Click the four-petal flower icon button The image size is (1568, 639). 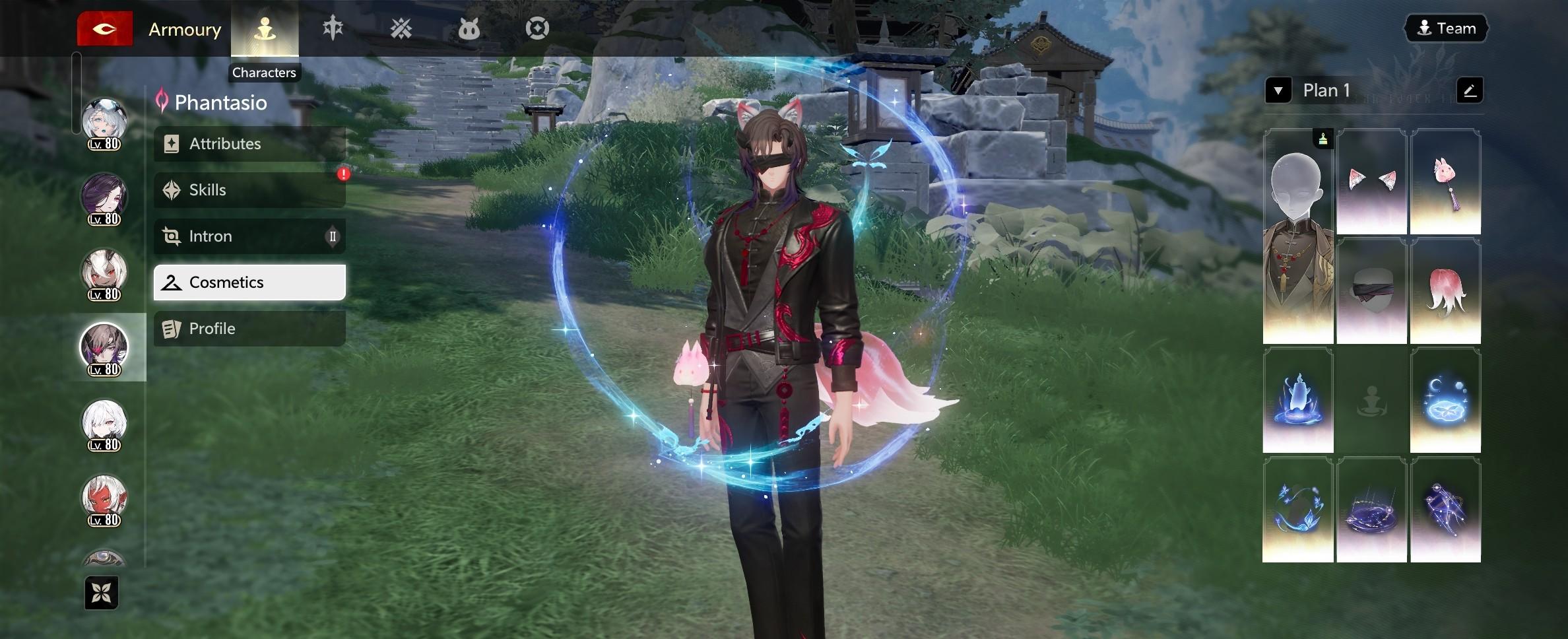(x=102, y=593)
